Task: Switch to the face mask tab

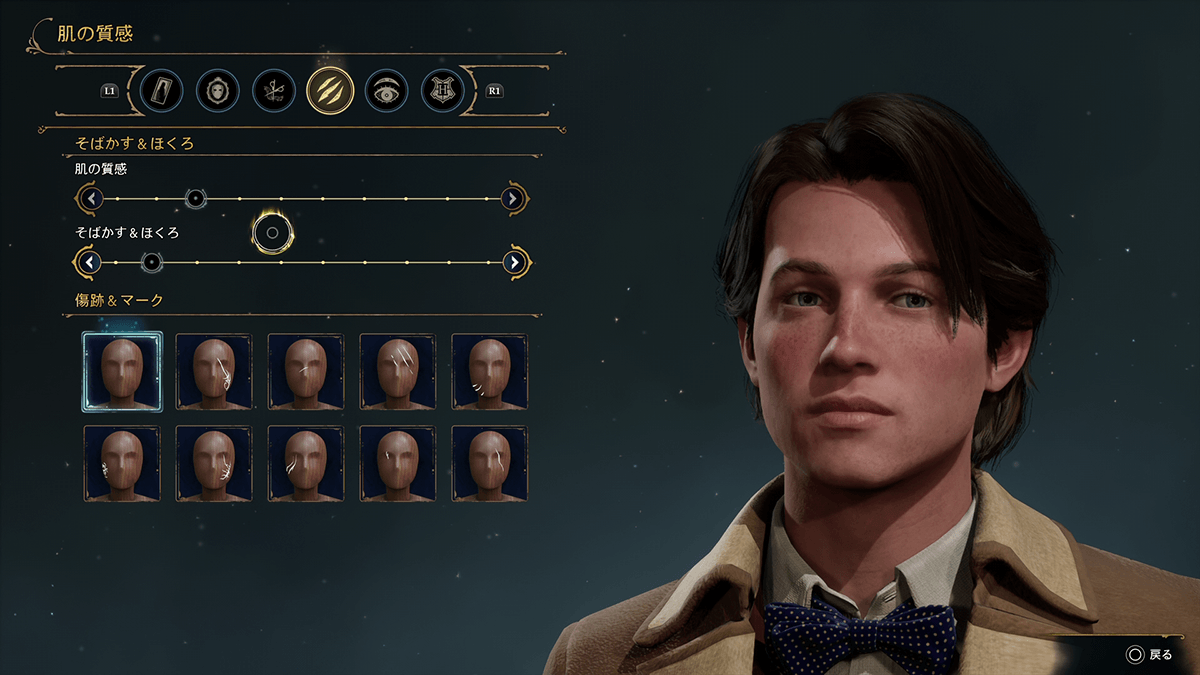Action: (x=218, y=90)
